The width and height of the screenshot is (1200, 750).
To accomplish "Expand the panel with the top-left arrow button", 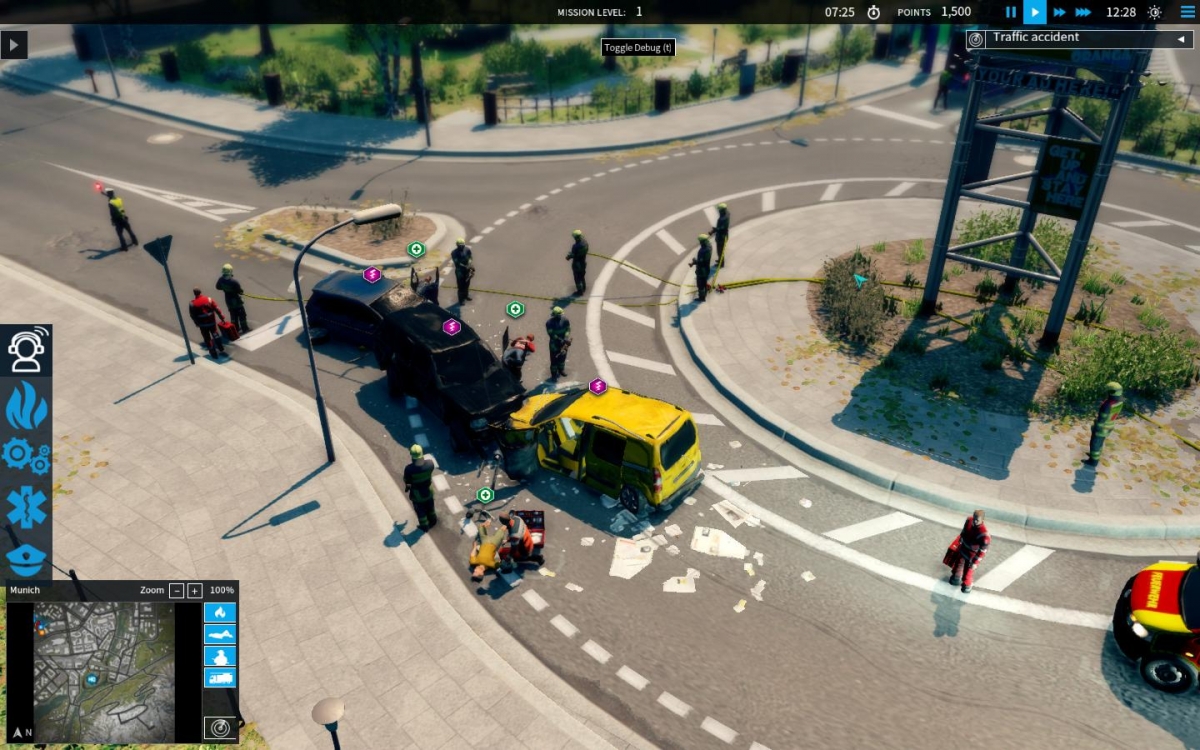I will pyautogui.click(x=14, y=45).
